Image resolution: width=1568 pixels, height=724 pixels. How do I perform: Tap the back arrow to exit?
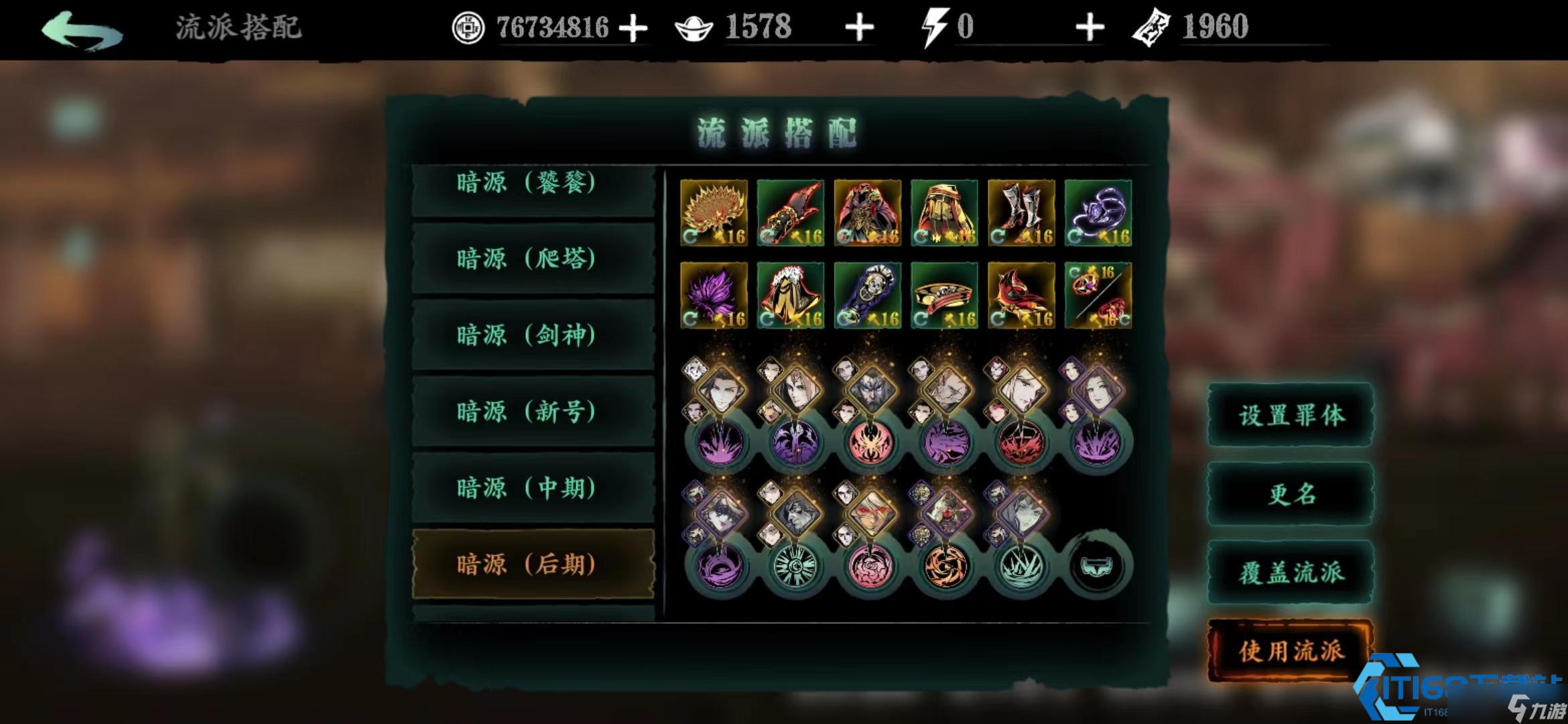pyautogui.click(x=80, y=27)
